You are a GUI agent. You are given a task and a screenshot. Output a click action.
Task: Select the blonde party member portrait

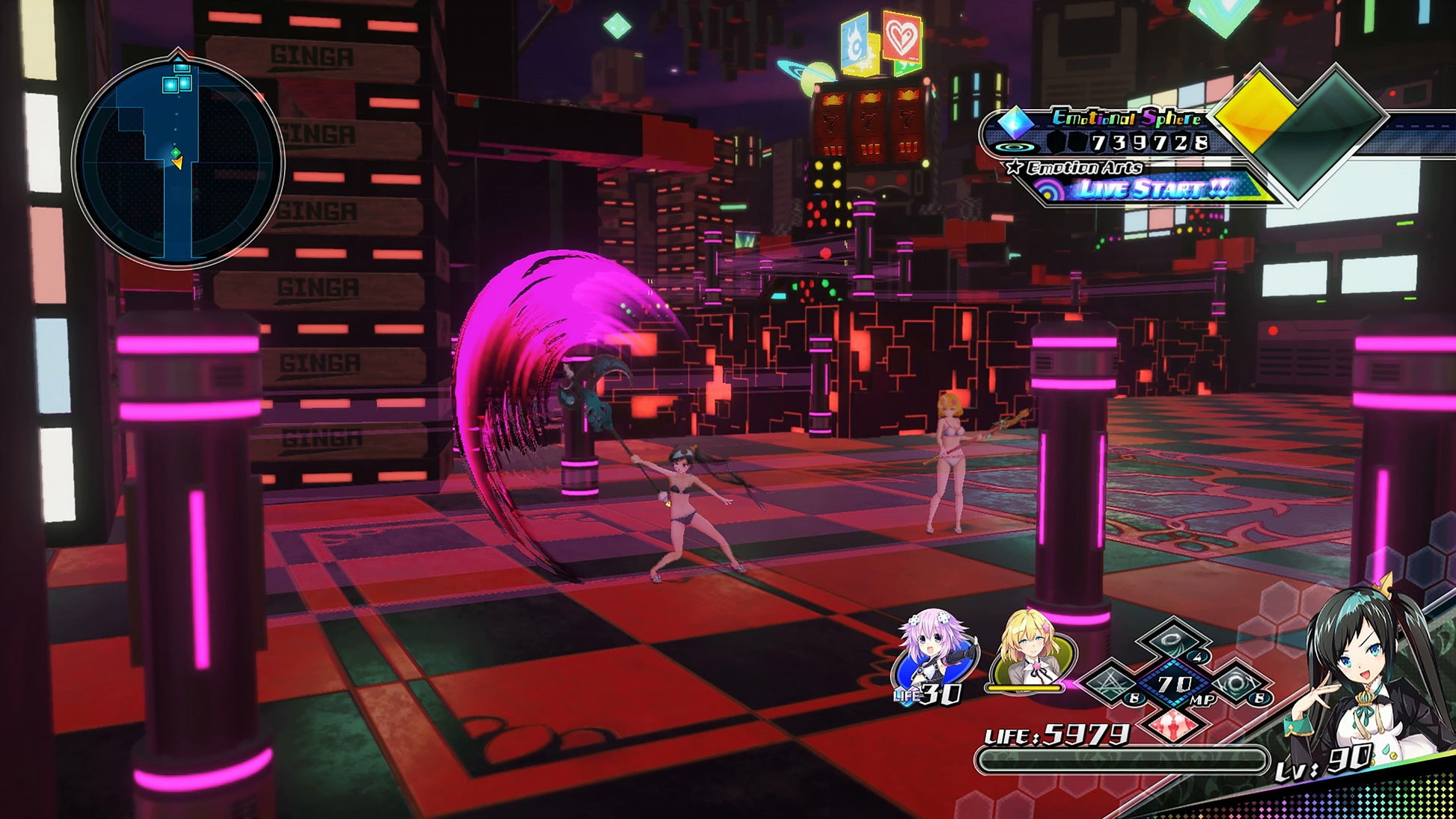pyautogui.click(x=1031, y=652)
